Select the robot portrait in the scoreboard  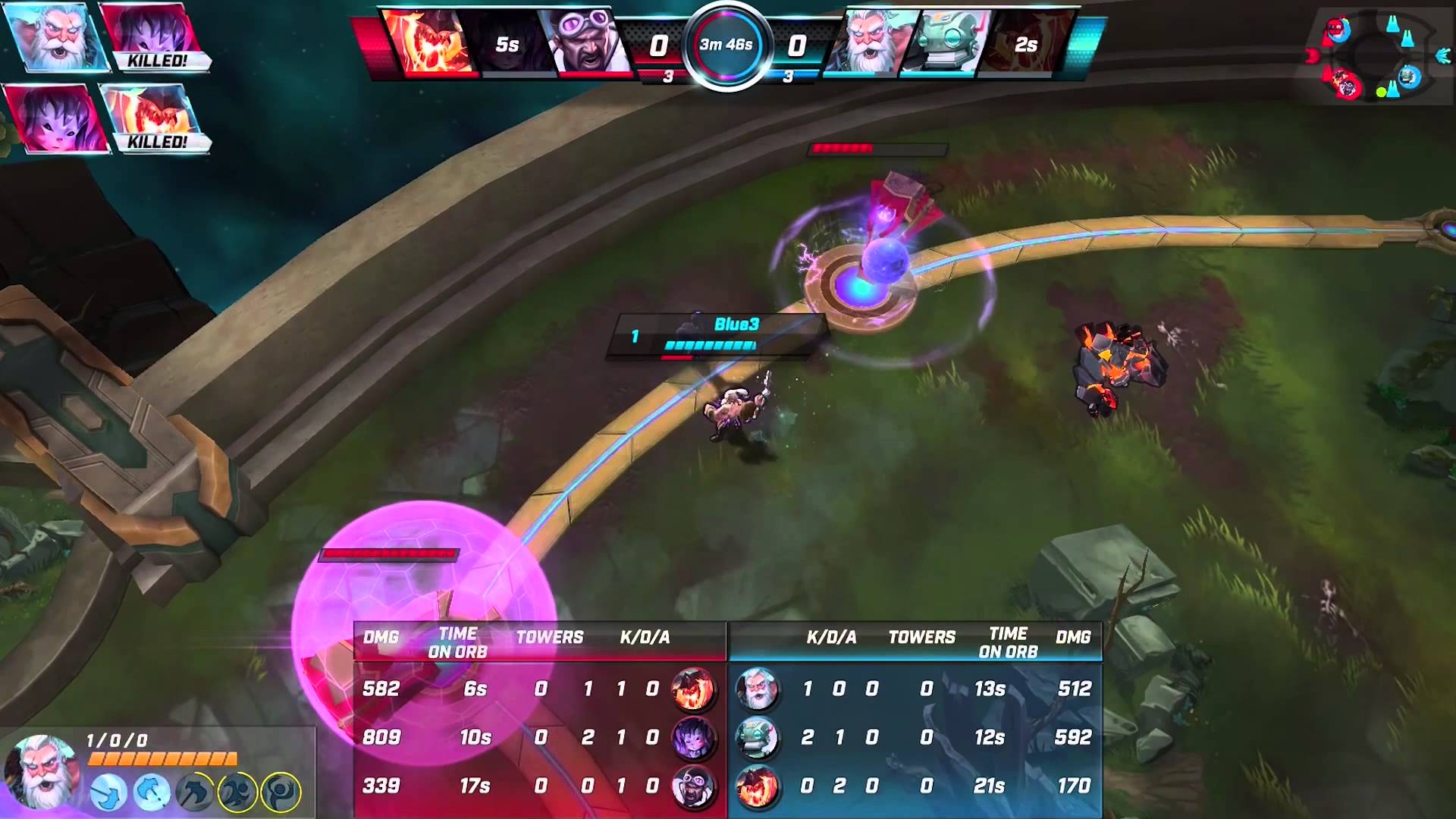coord(756,738)
